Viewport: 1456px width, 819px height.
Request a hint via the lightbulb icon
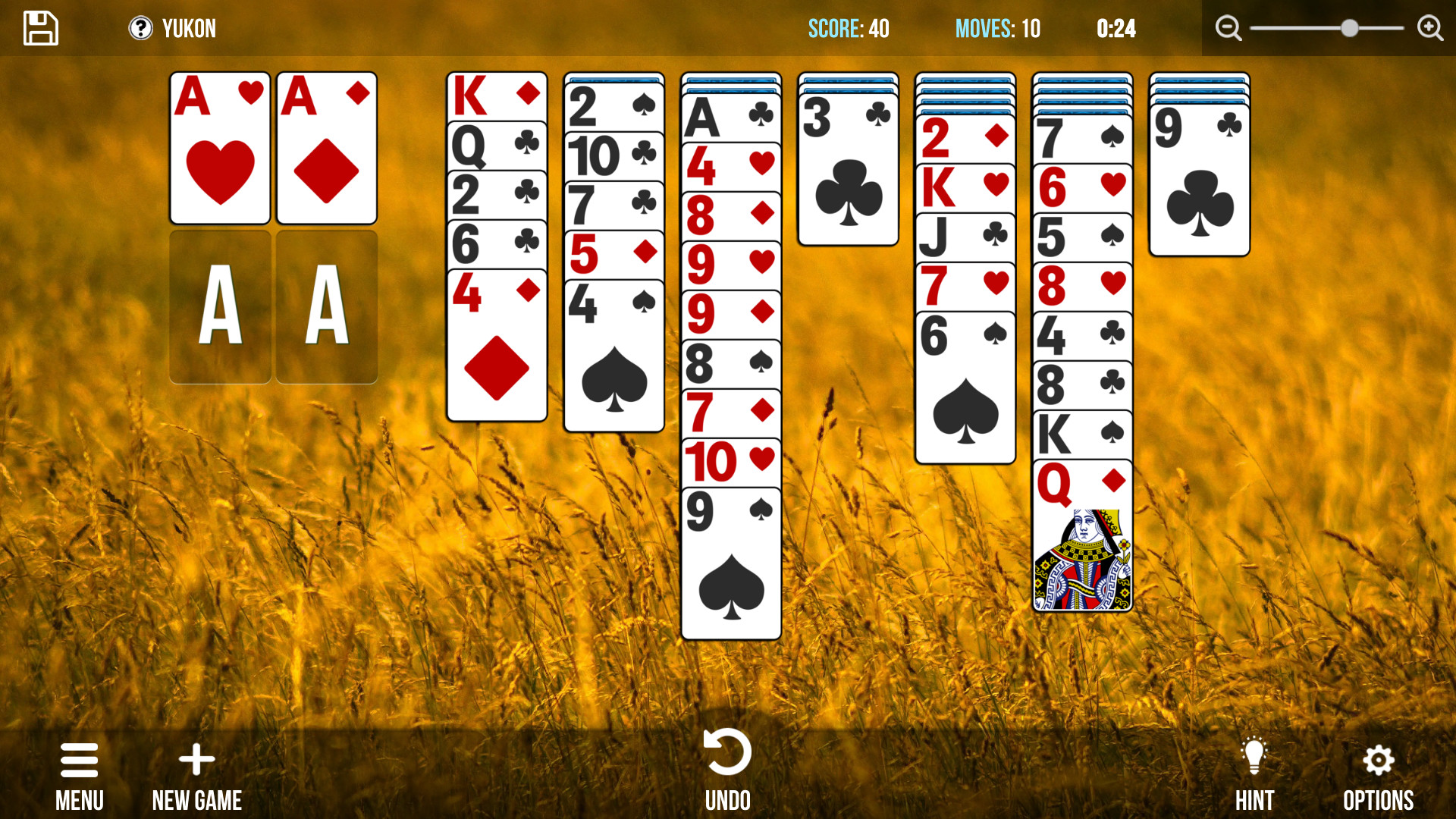pyautogui.click(x=1254, y=755)
